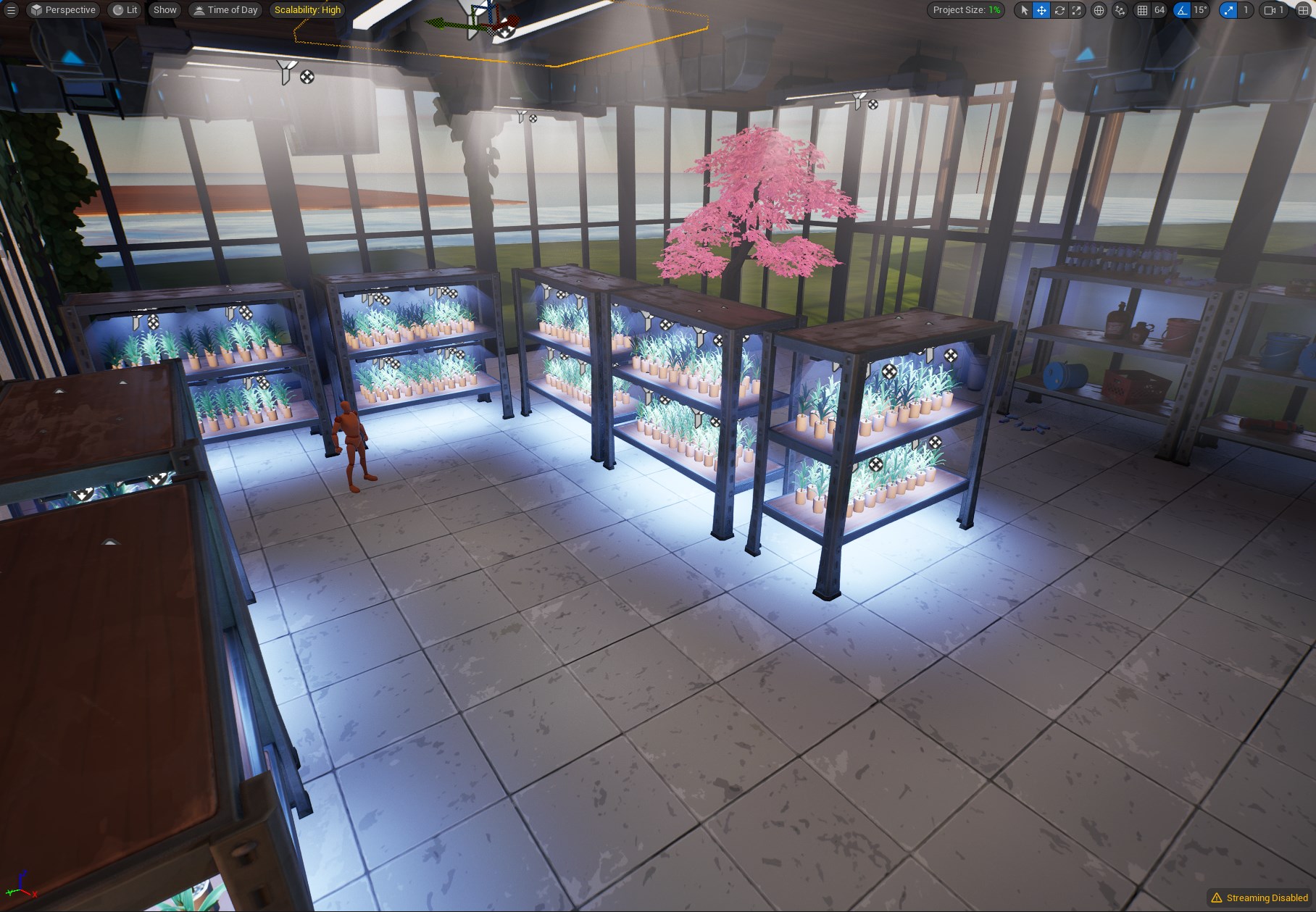Click the Scalability: High warning button
Viewport: 1316px width, 912px height.
click(x=307, y=10)
